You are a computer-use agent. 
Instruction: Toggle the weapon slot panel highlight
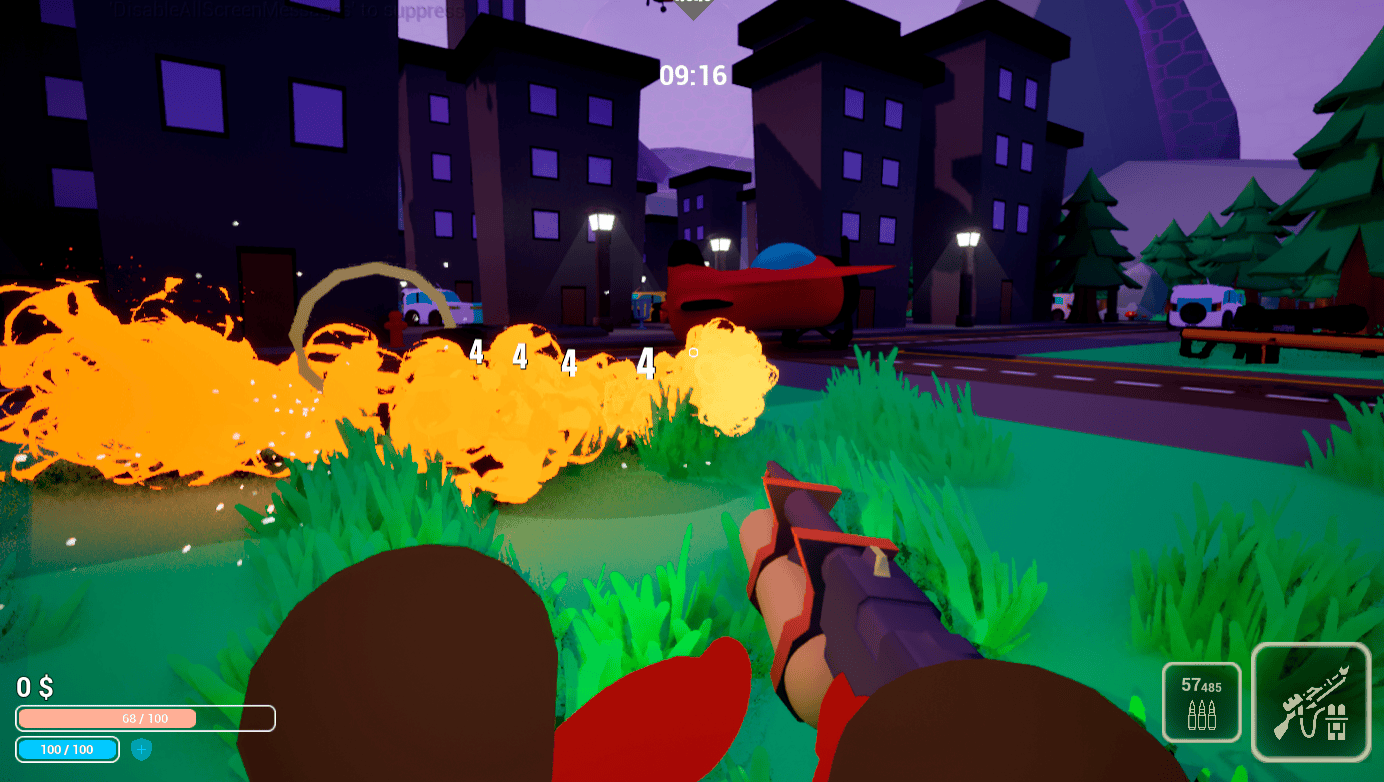click(x=1310, y=700)
